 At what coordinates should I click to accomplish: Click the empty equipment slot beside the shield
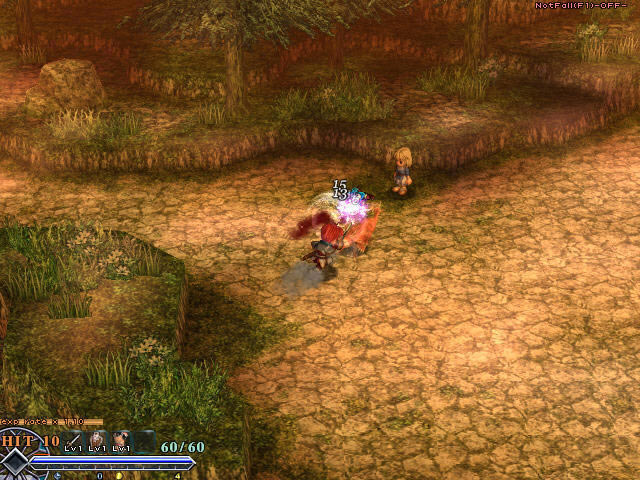pos(146,439)
